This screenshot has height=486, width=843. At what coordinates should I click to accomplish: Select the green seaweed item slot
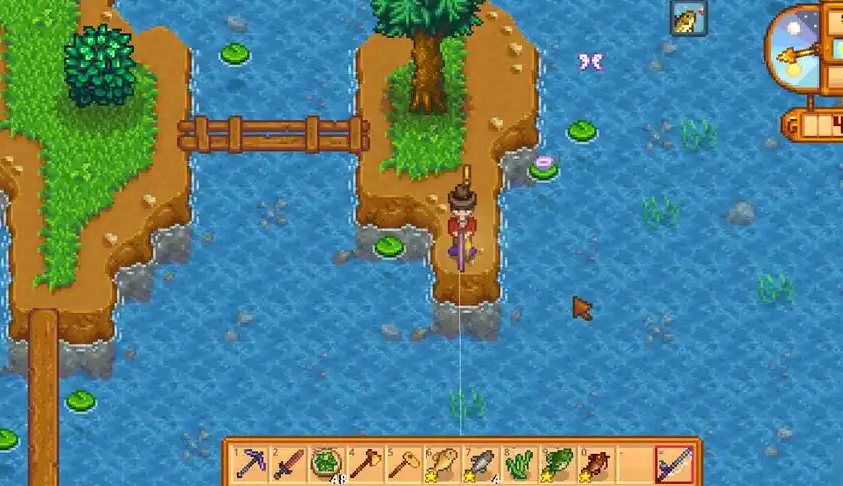pyautogui.click(x=518, y=463)
